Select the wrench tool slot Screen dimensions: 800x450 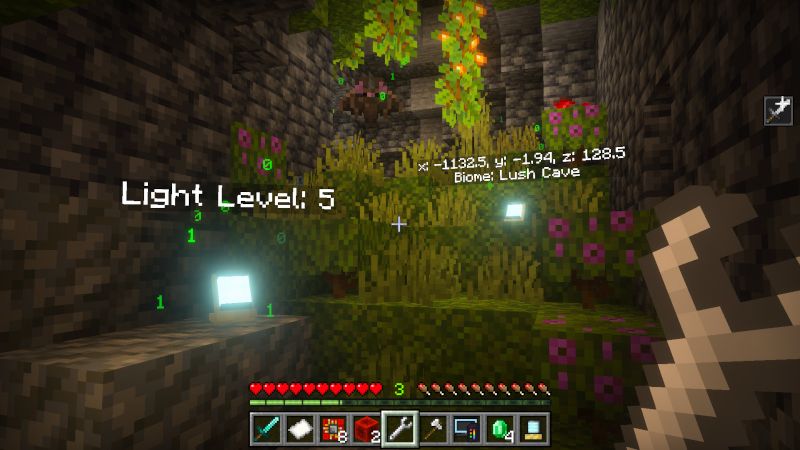click(400, 429)
